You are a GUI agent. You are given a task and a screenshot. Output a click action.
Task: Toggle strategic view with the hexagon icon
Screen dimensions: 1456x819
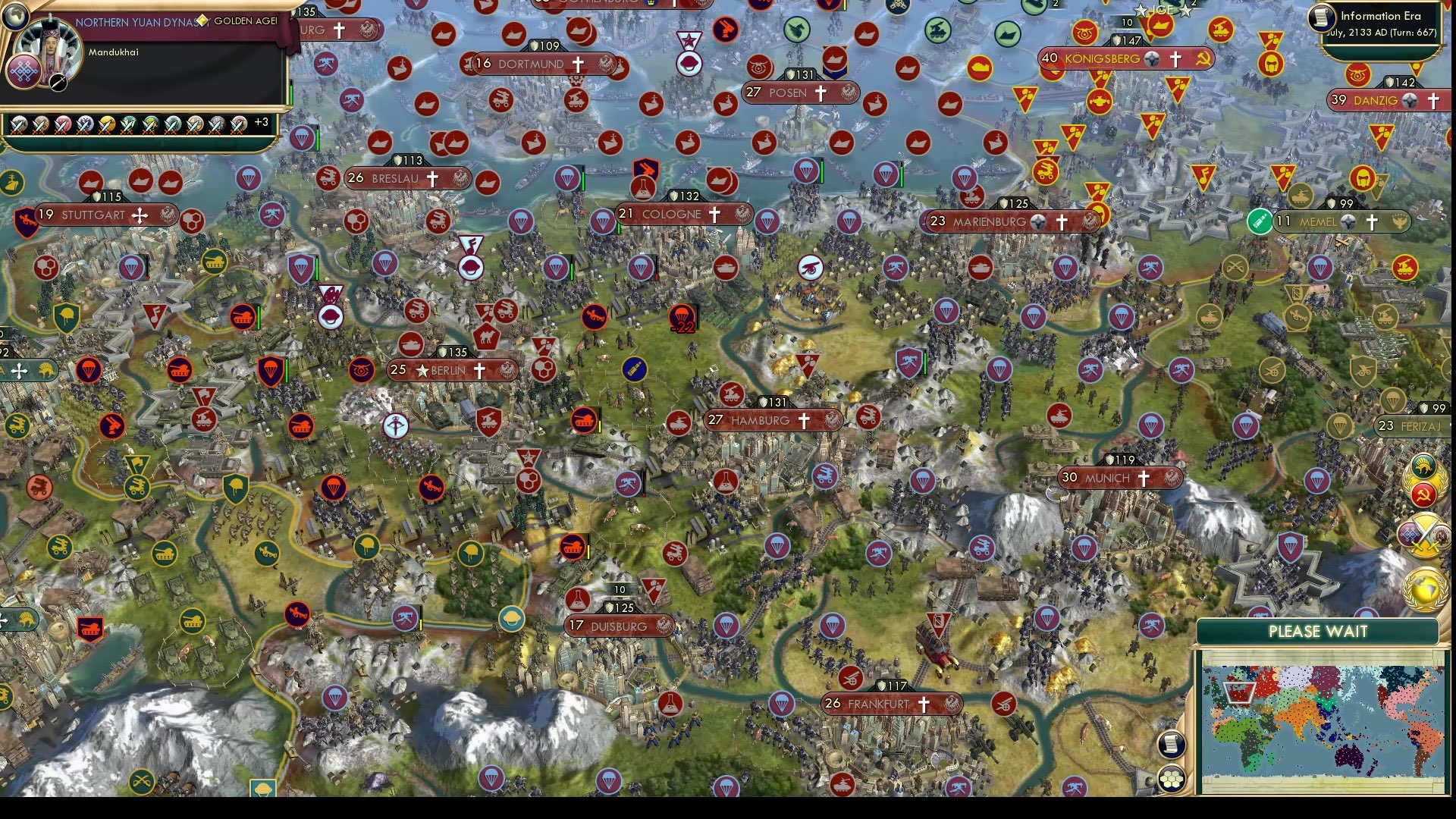[1172, 777]
